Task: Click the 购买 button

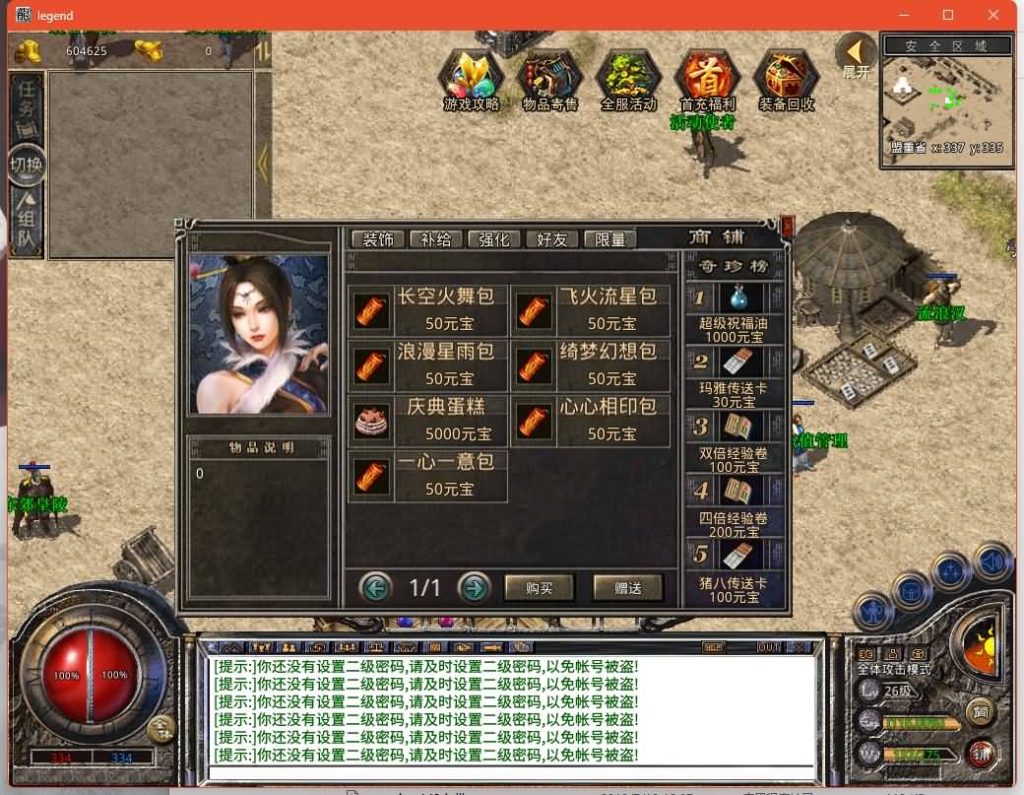Action: (x=539, y=588)
